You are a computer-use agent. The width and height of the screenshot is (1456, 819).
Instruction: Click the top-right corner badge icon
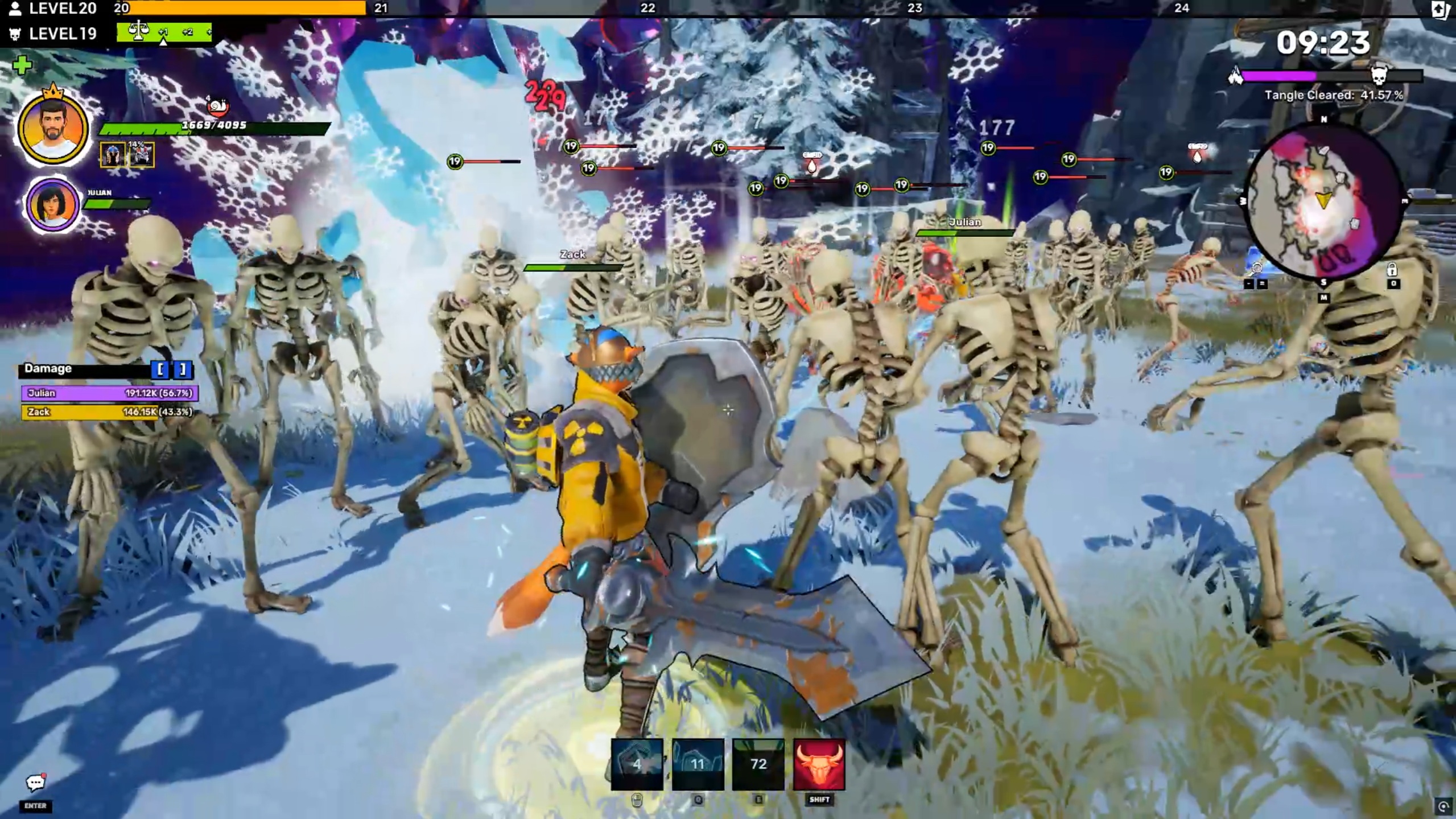pyautogui.click(x=1439, y=9)
